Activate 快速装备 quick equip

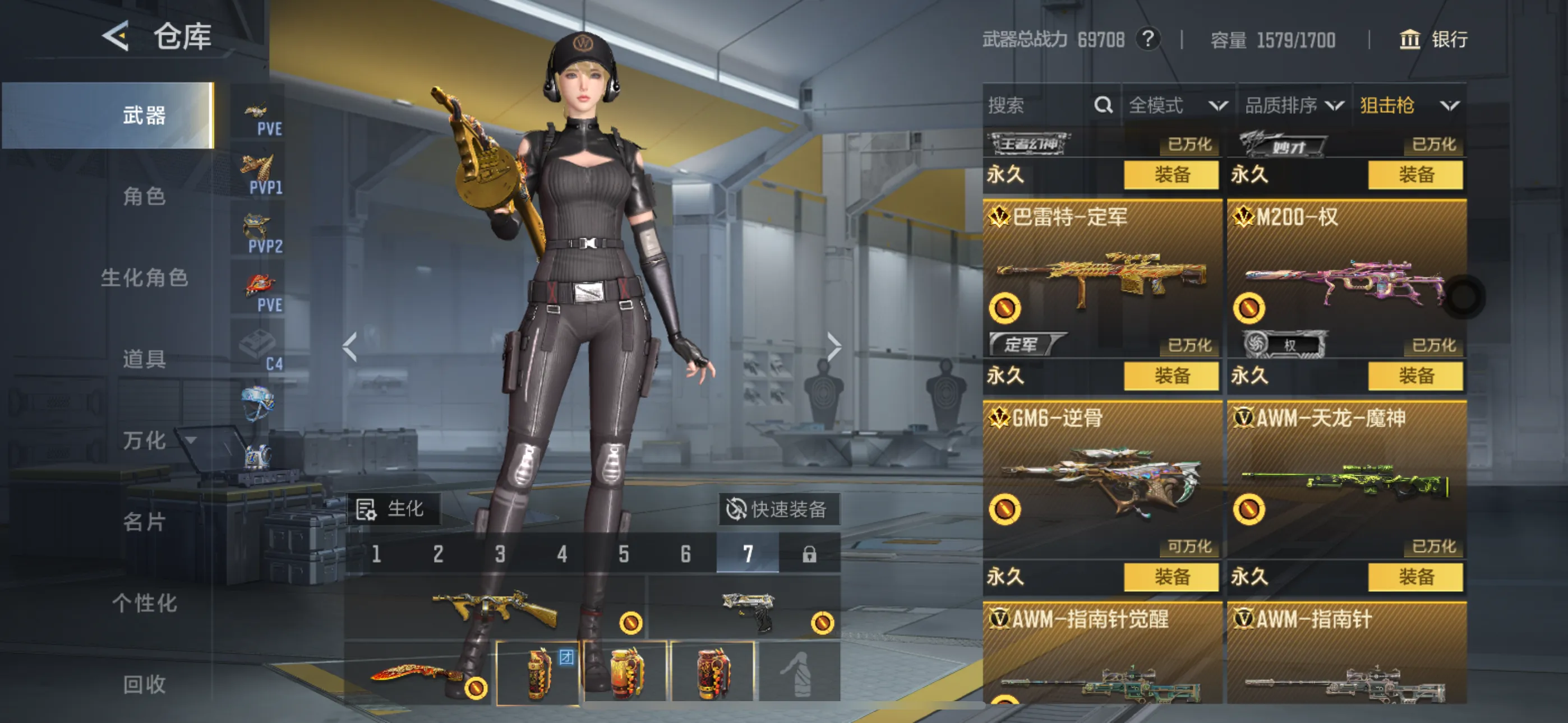[779, 509]
